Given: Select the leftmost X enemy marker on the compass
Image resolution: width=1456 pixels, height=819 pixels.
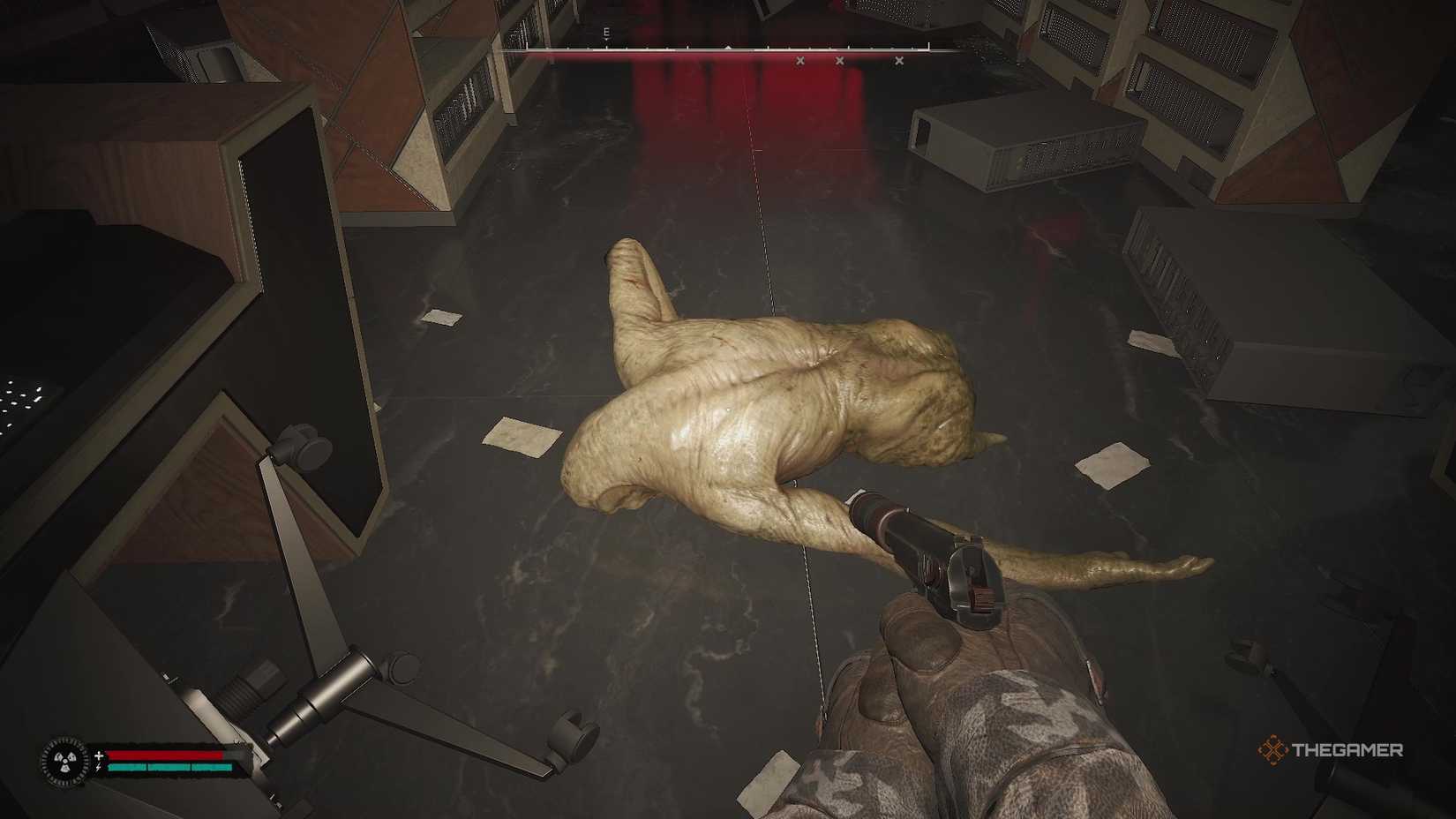Looking at the screenshot, I should 799,60.
